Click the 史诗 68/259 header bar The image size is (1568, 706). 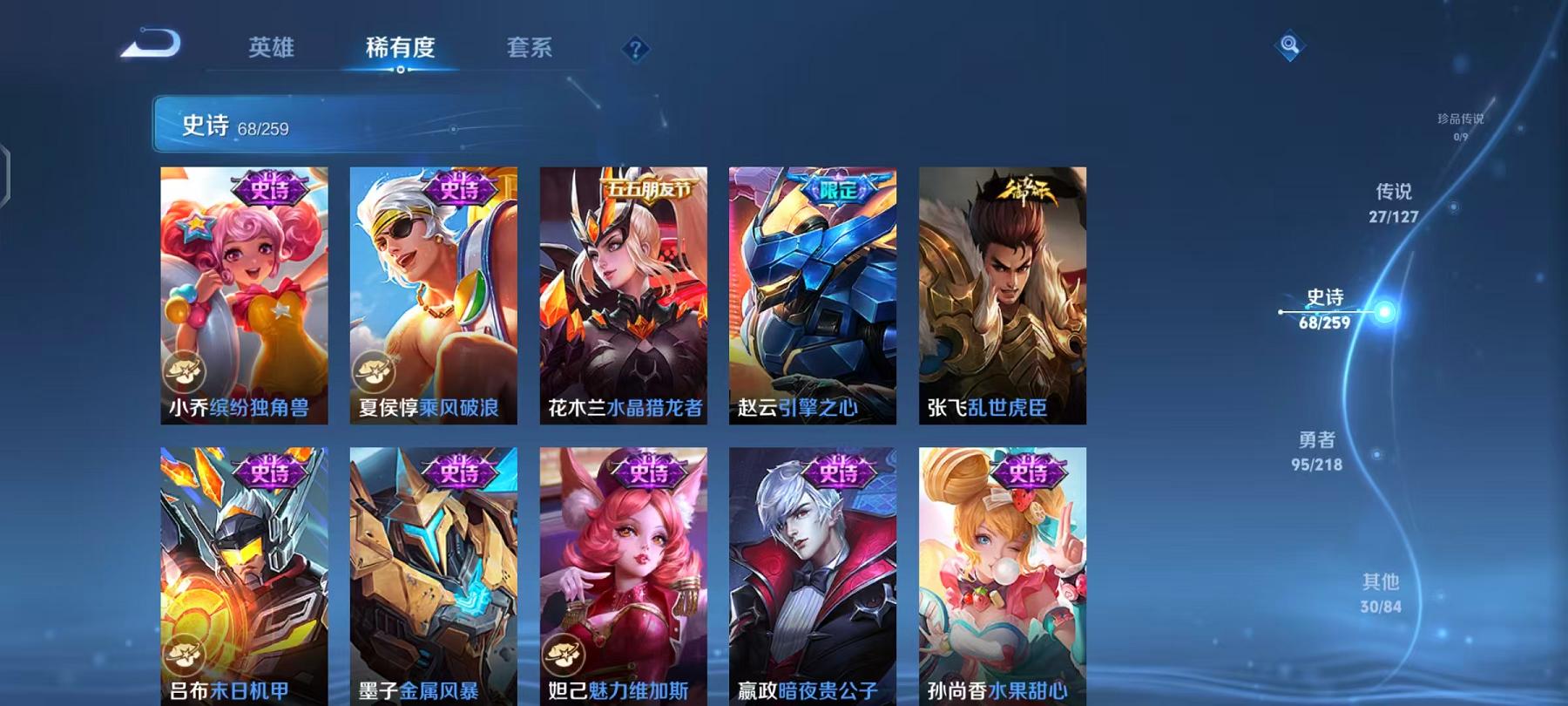click(x=348, y=126)
